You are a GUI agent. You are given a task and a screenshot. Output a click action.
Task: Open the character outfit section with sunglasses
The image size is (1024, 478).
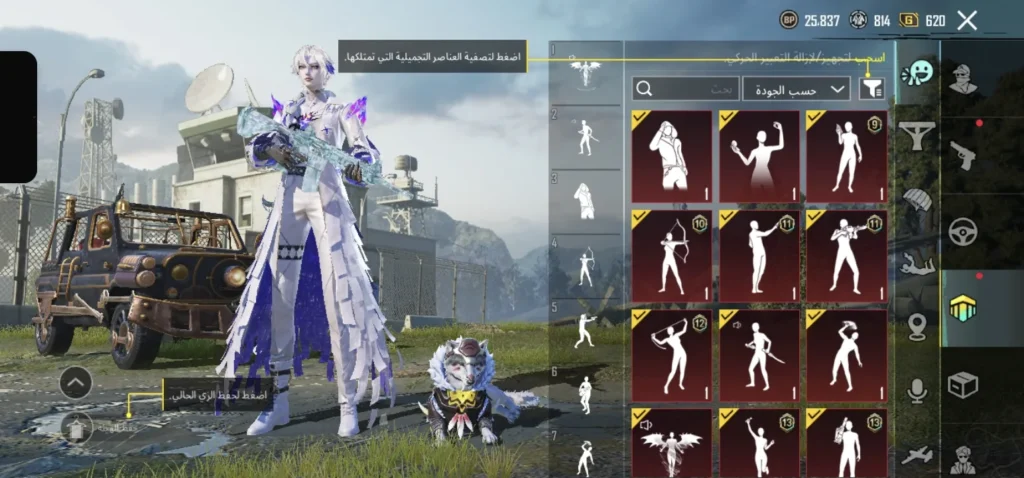(x=964, y=78)
